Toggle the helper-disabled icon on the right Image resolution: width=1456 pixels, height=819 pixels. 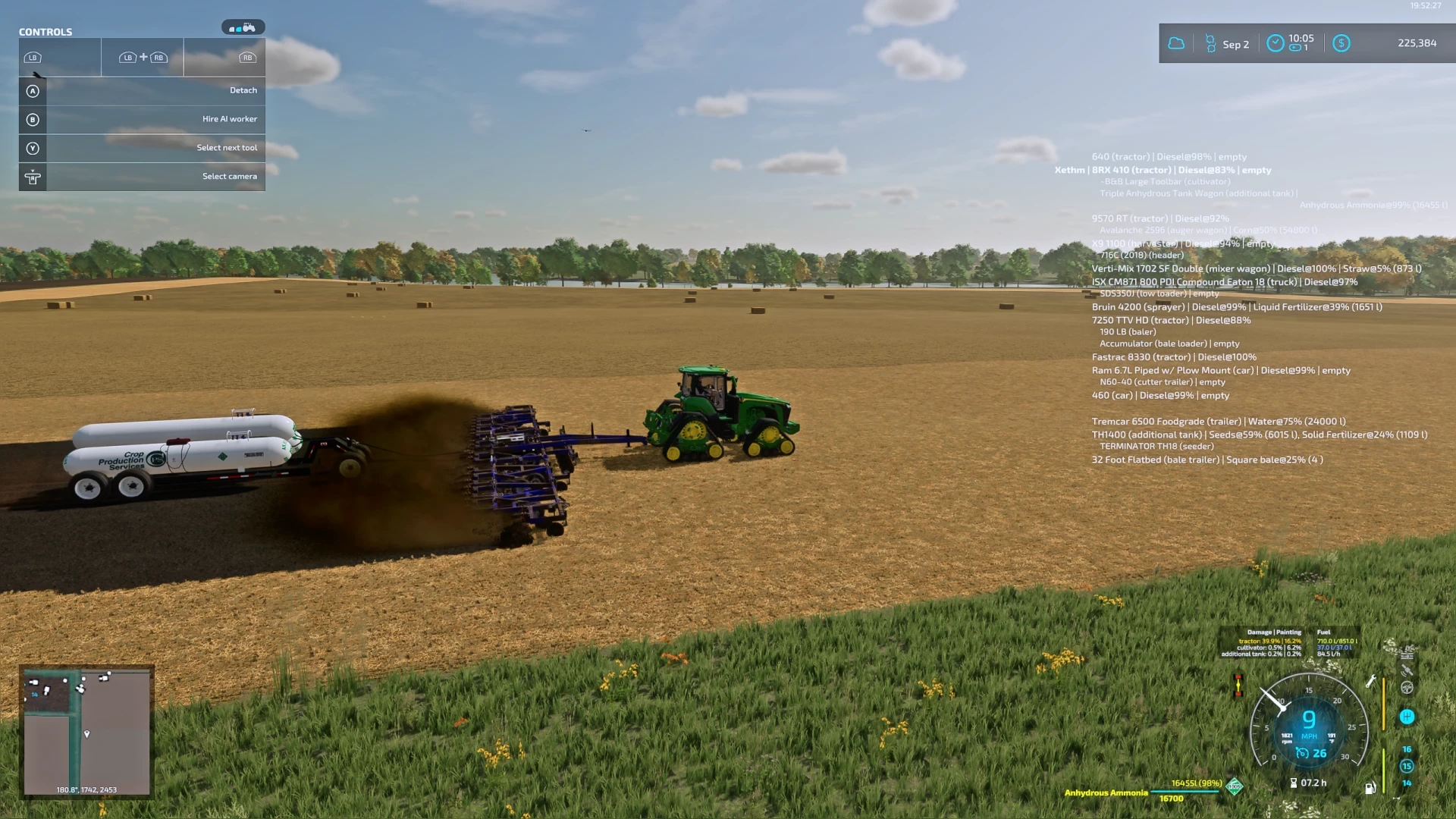1407,689
